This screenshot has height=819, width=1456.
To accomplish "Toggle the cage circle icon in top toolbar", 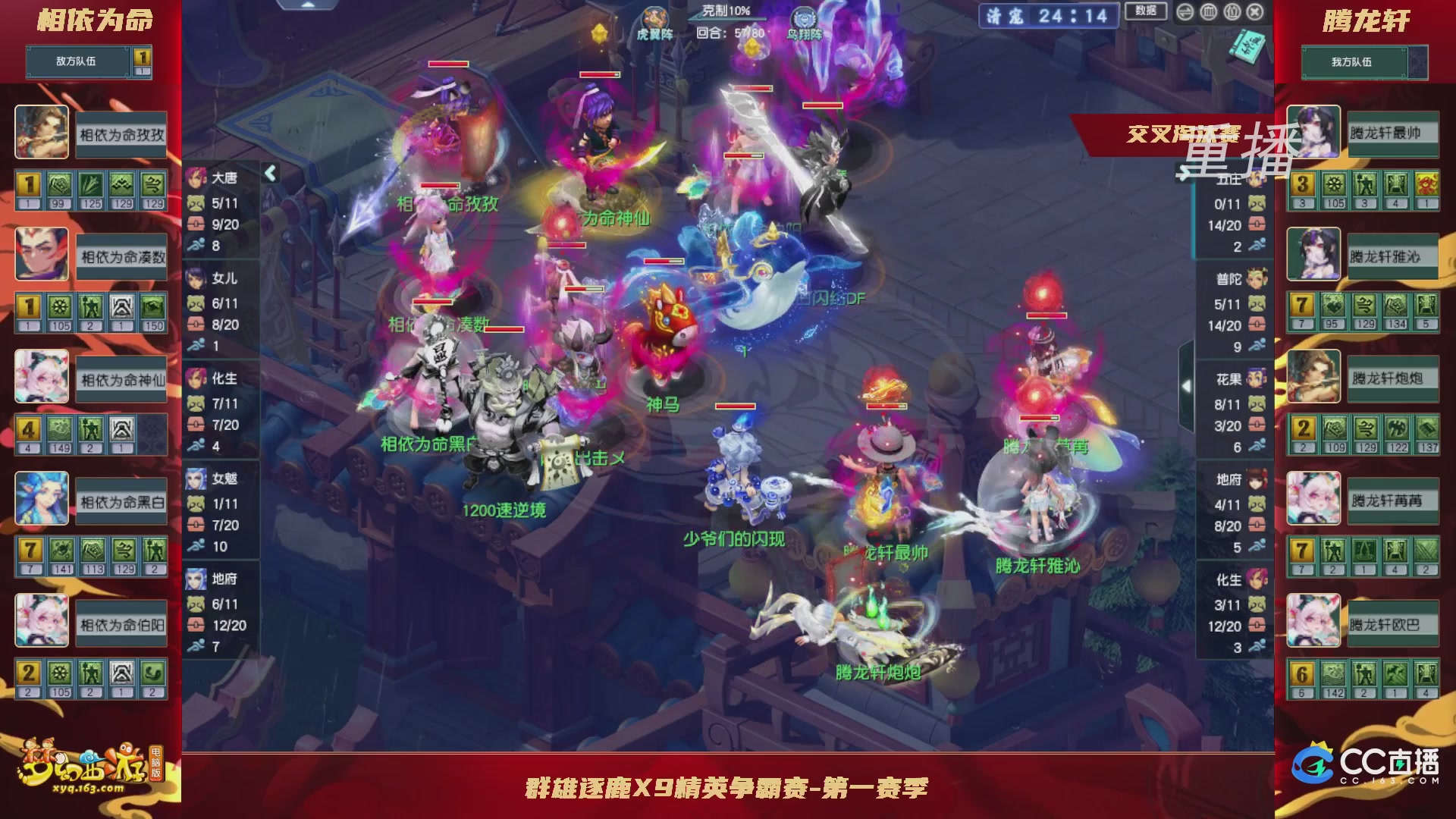I will point(1232,12).
